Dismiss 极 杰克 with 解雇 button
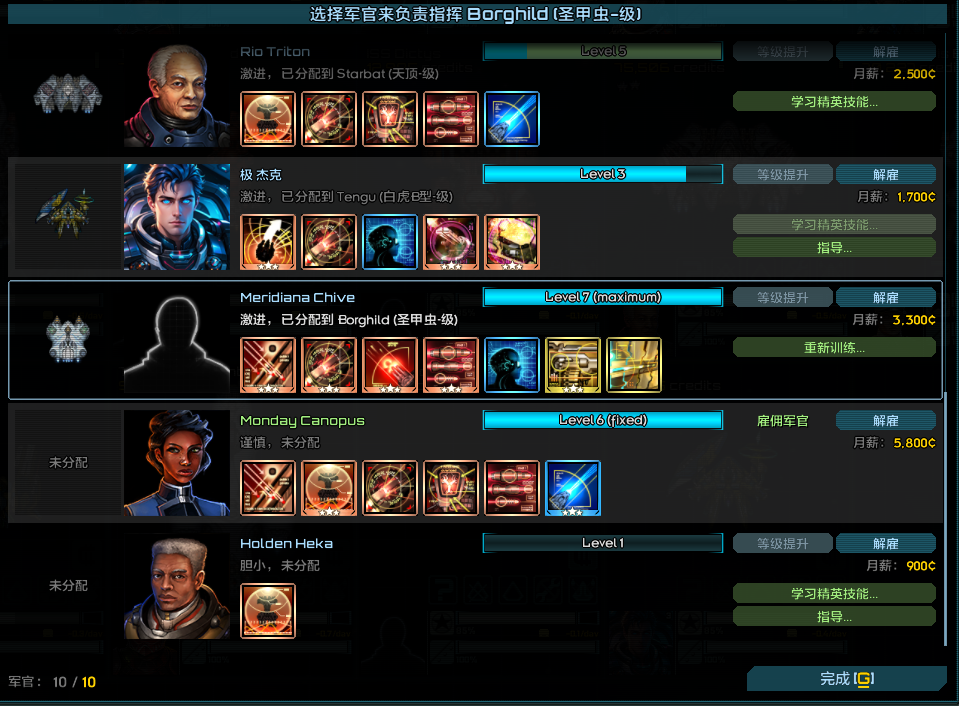The width and height of the screenshot is (959, 706). click(x=885, y=175)
